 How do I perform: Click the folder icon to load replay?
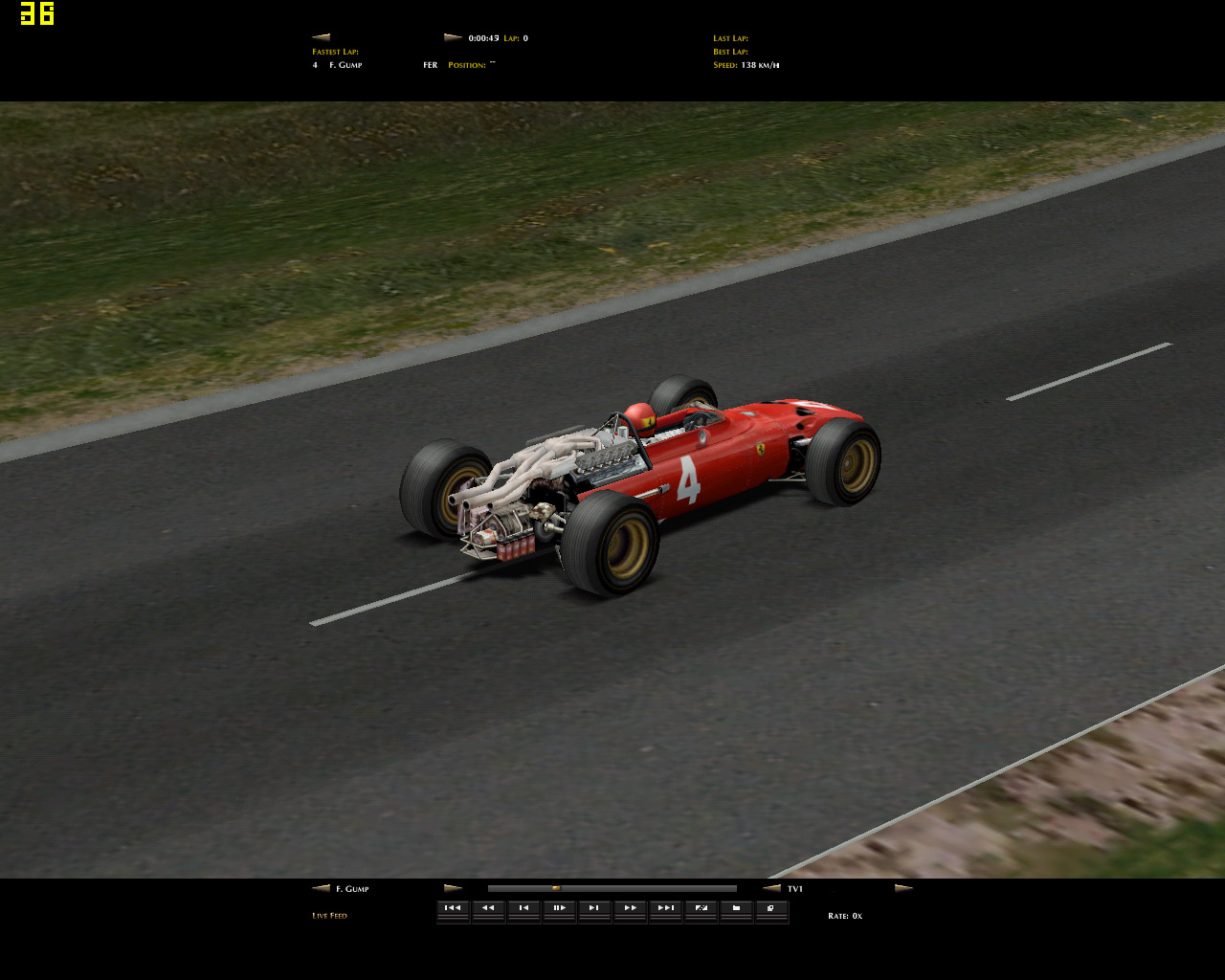[x=736, y=908]
